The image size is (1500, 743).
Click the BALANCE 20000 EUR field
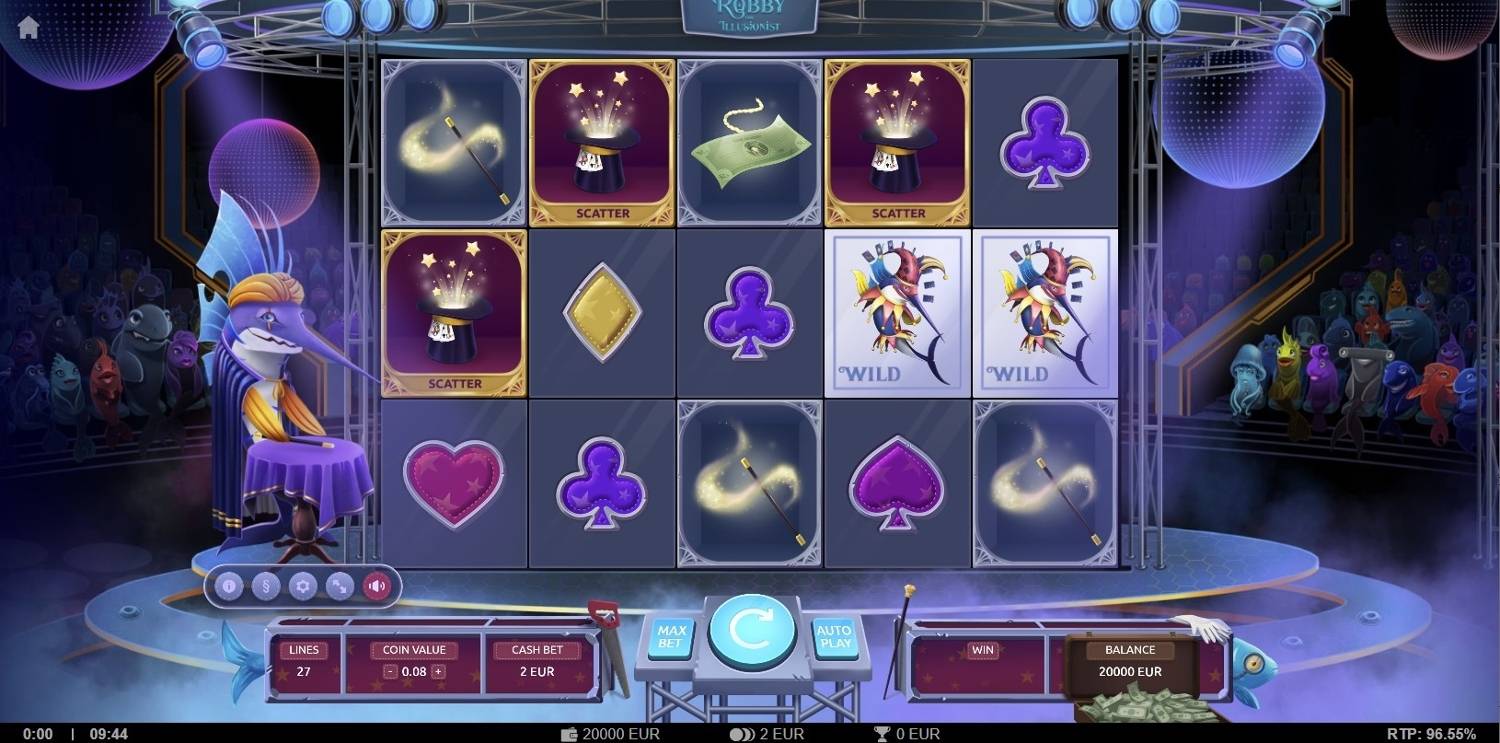coord(1128,660)
